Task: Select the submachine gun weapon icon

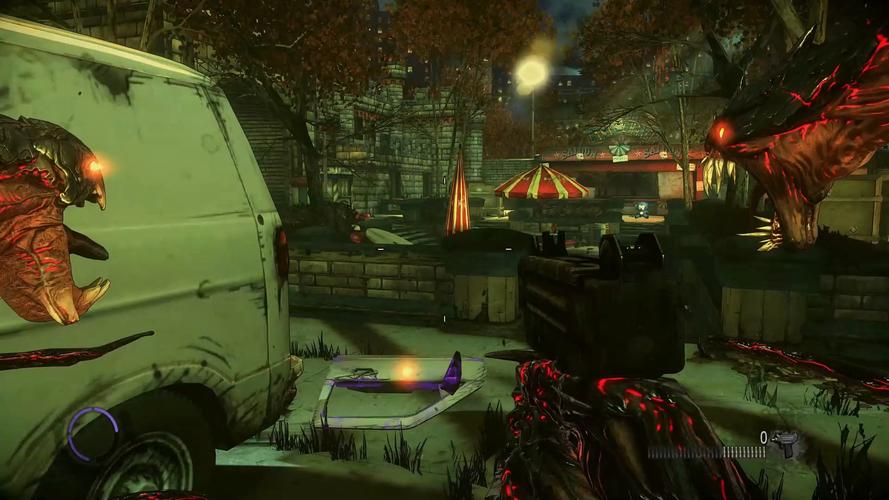Action: pos(786,444)
